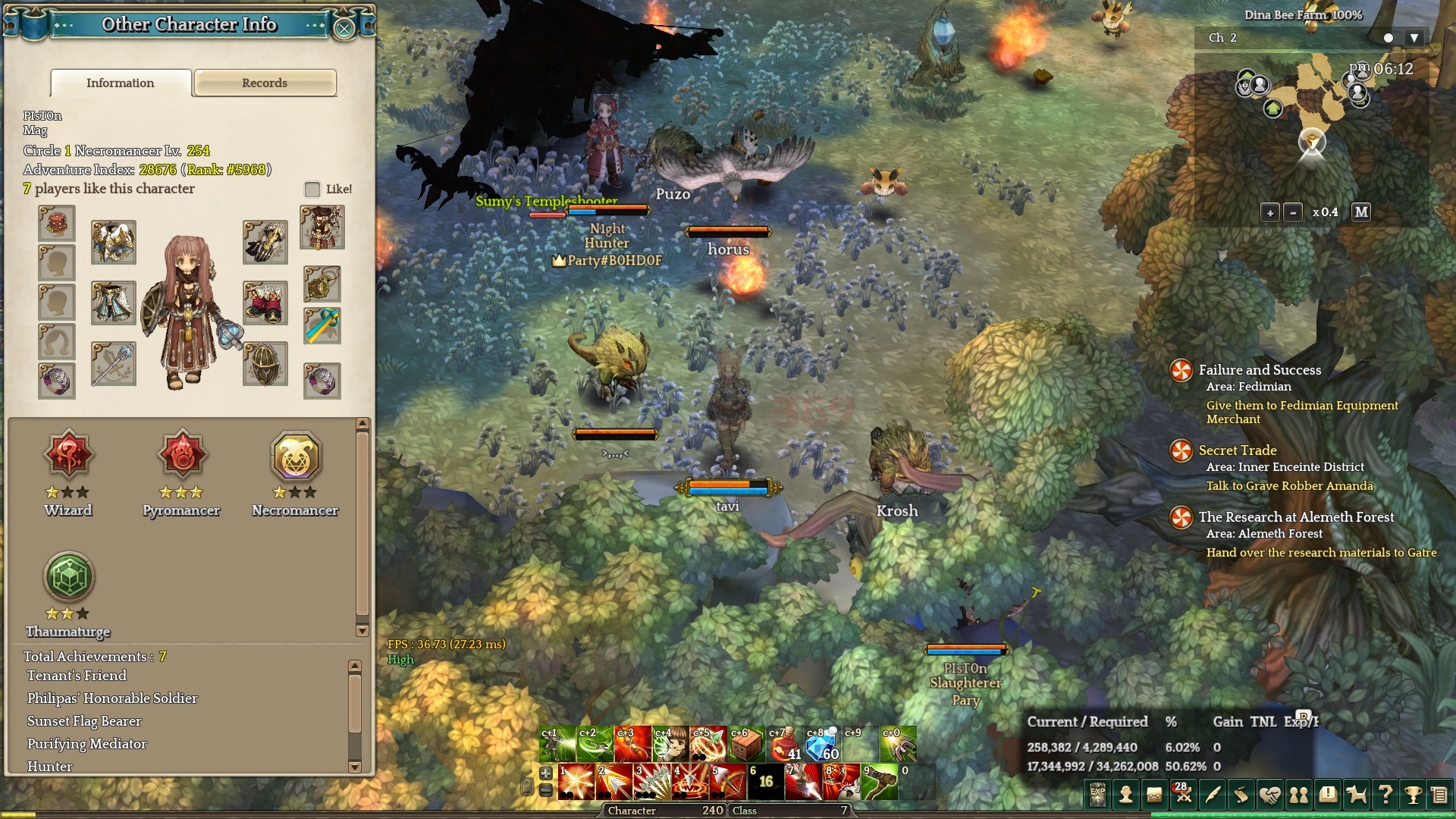Click the Thaumaturge class emblem
The height and width of the screenshot is (819, 1456).
coord(68,578)
